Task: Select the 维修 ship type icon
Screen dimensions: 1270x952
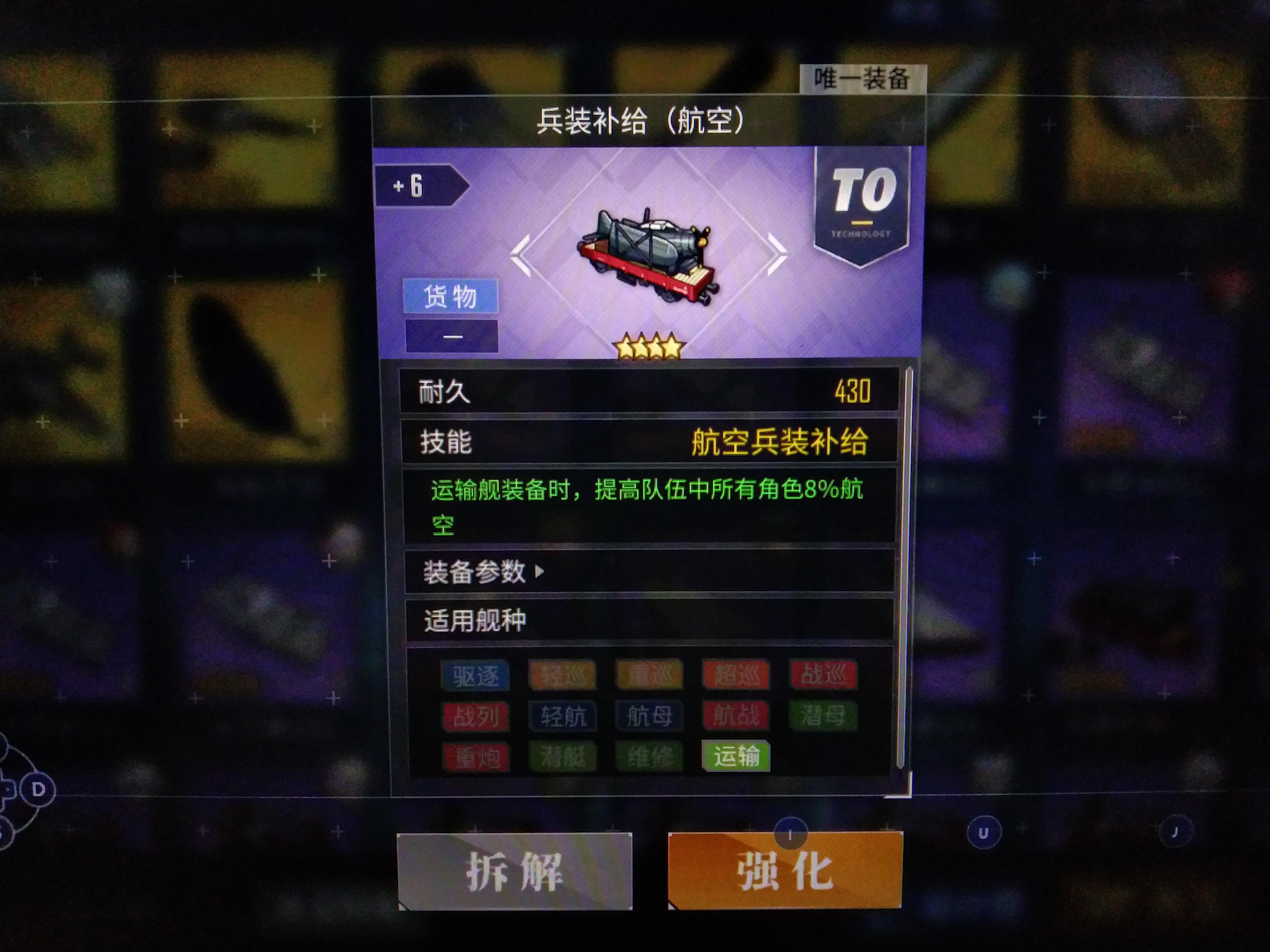Action: (649, 756)
